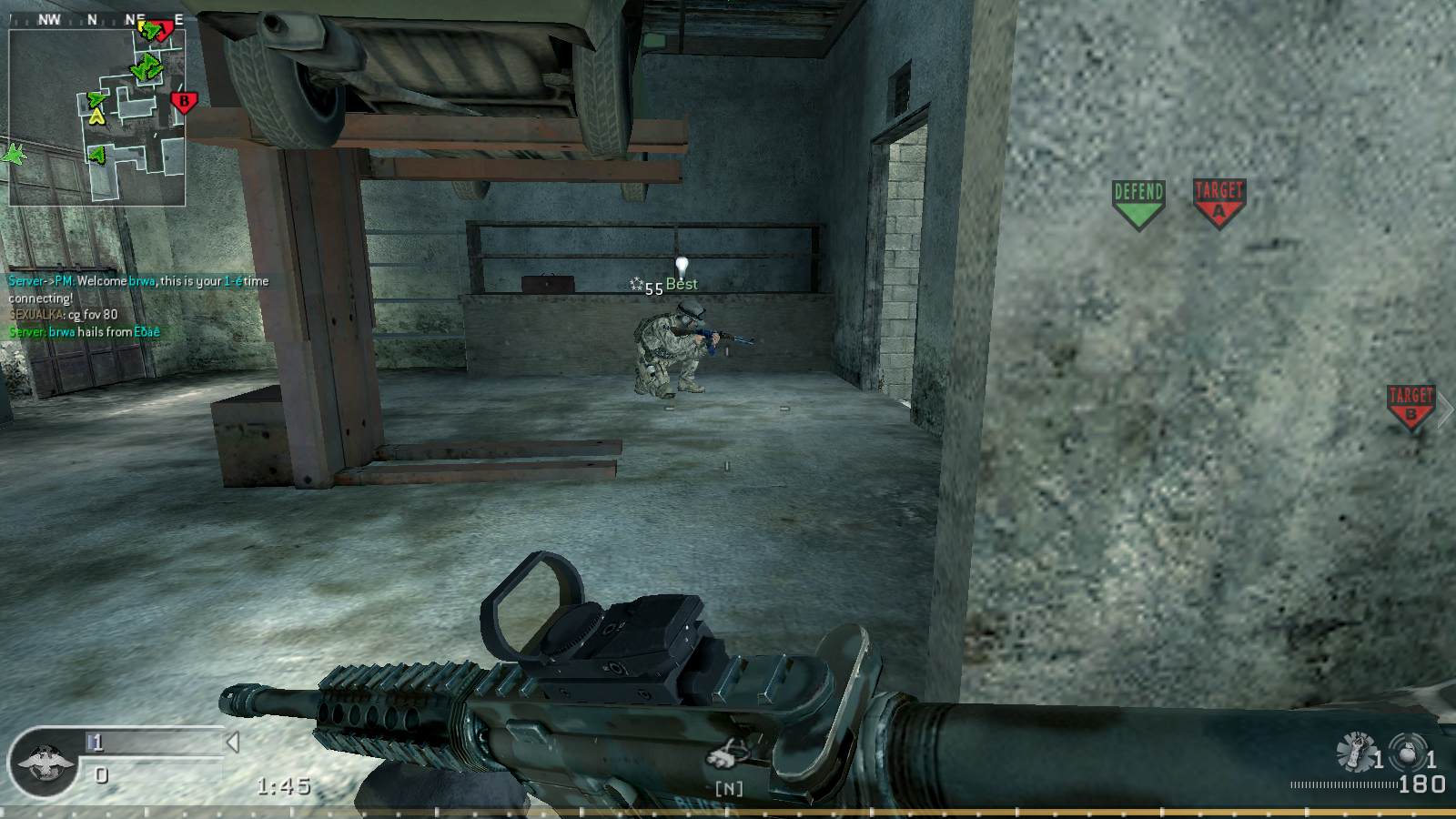Select the red TARGET A objective marker

(1218, 202)
